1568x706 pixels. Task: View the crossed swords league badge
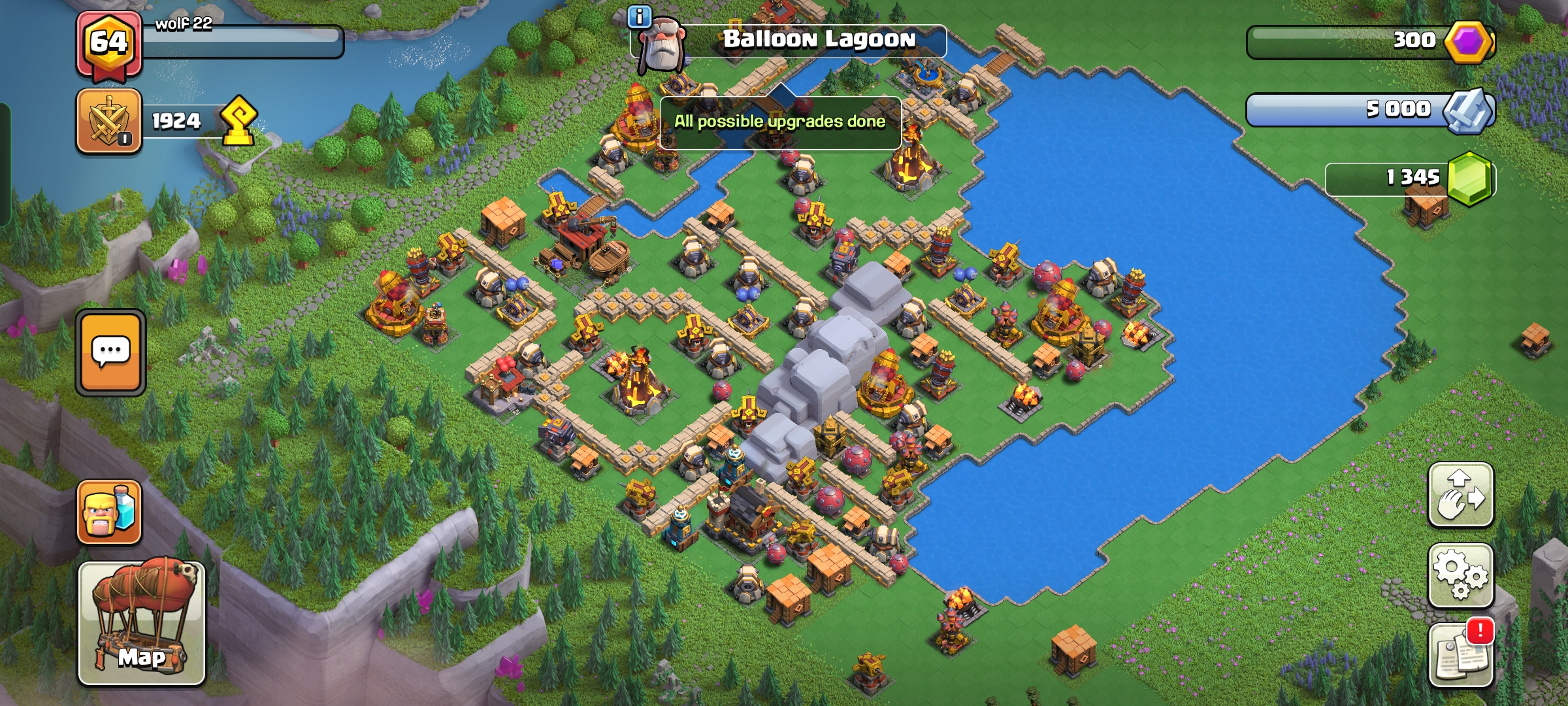(109, 122)
